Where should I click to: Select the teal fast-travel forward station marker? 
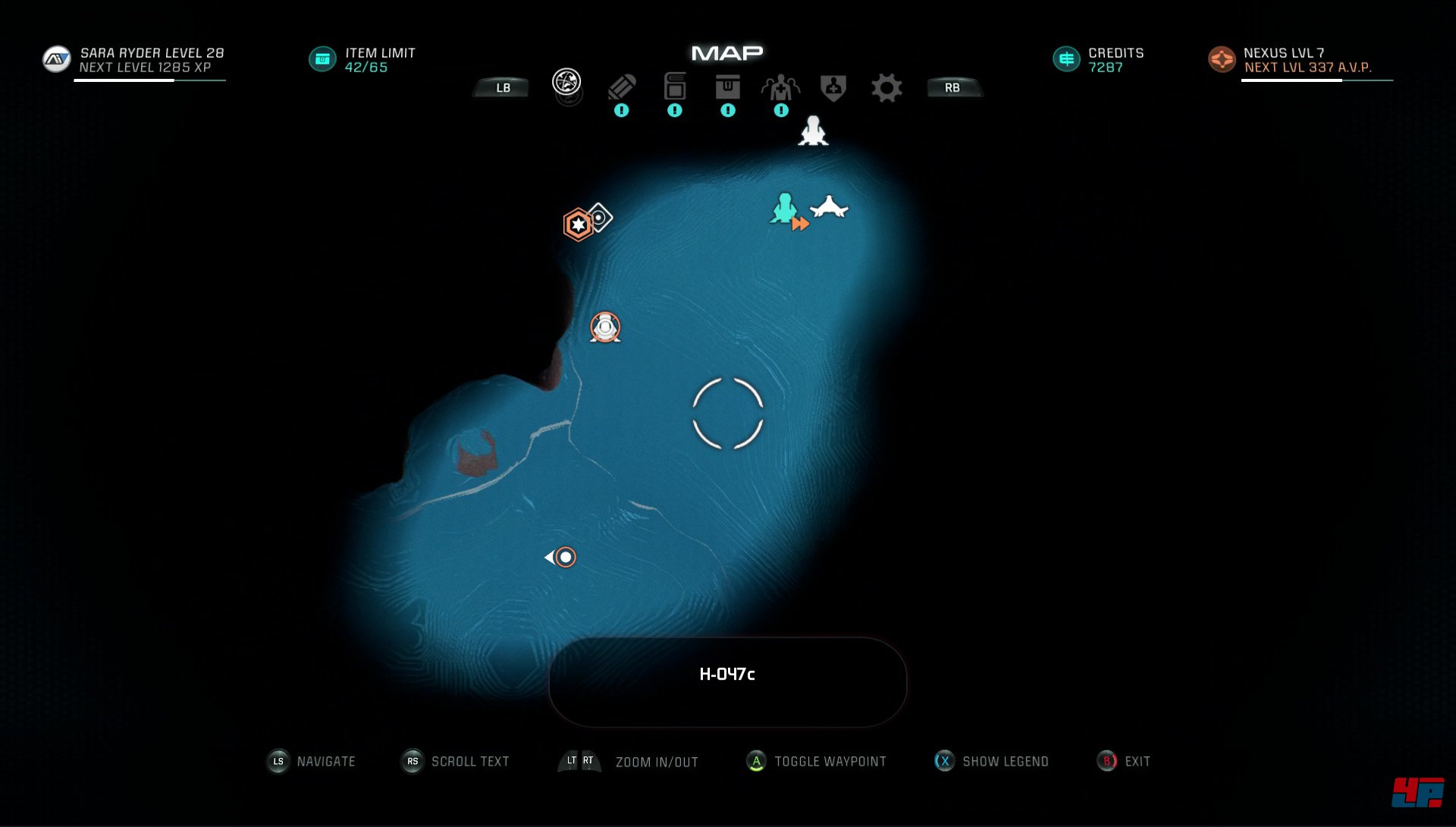point(785,209)
